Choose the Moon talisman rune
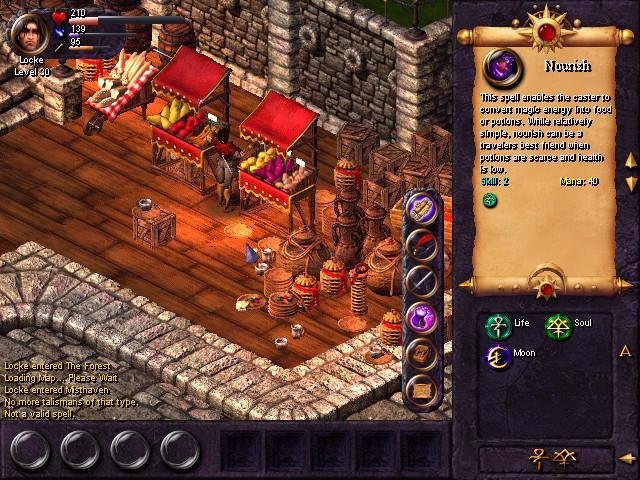Image resolution: width=640 pixels, height=480 pixels. pos(496,355)
